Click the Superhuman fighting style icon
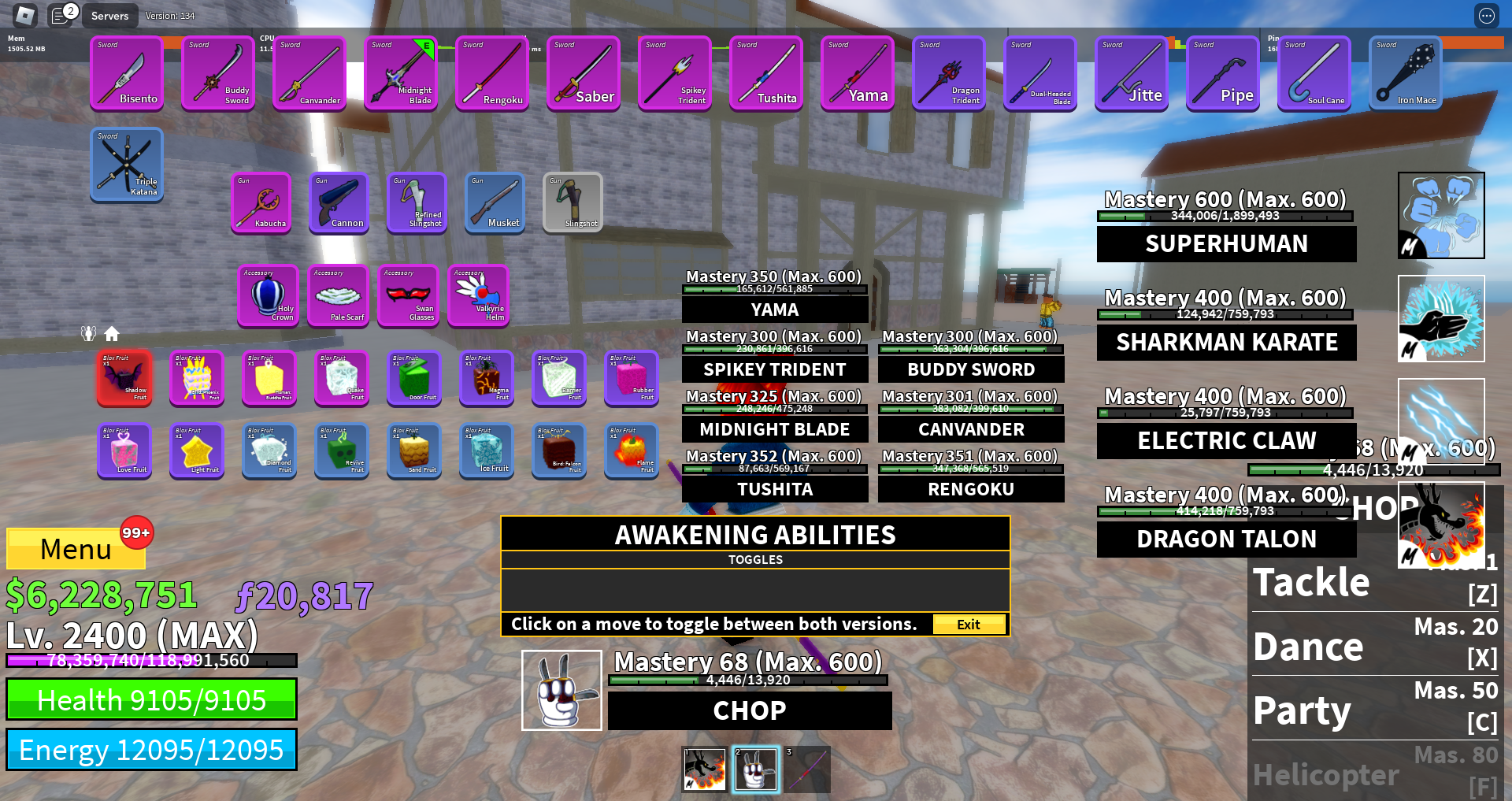This screenshot has height=801, width=1512. (x=1441, y=215)
